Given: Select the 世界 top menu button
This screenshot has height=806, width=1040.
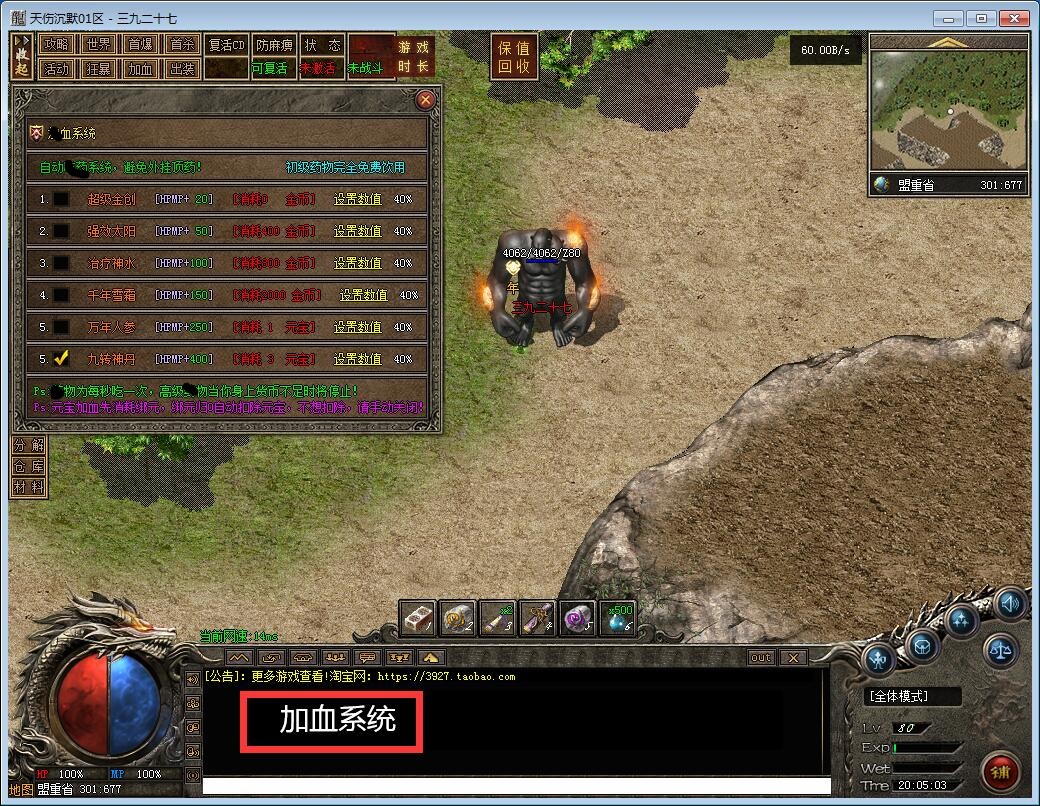Looking at the screenshot, I should click(x=98, y=45).
